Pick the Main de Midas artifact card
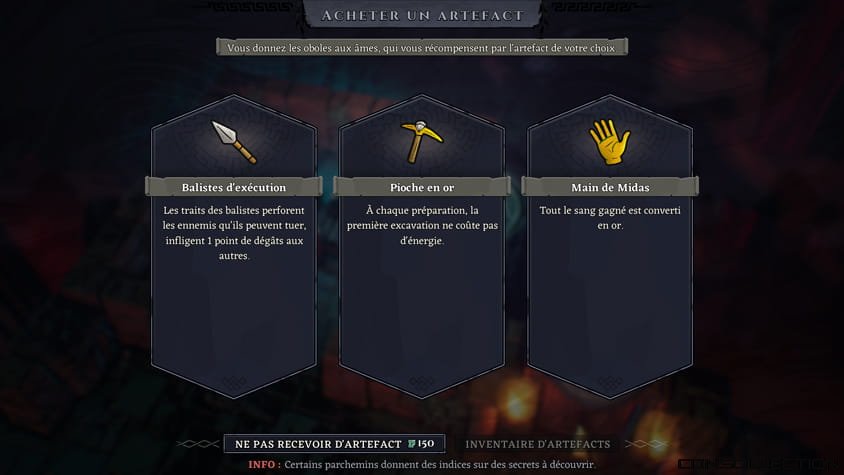The width and height of the screenshot is (844, 475). (x=609, y=235)
